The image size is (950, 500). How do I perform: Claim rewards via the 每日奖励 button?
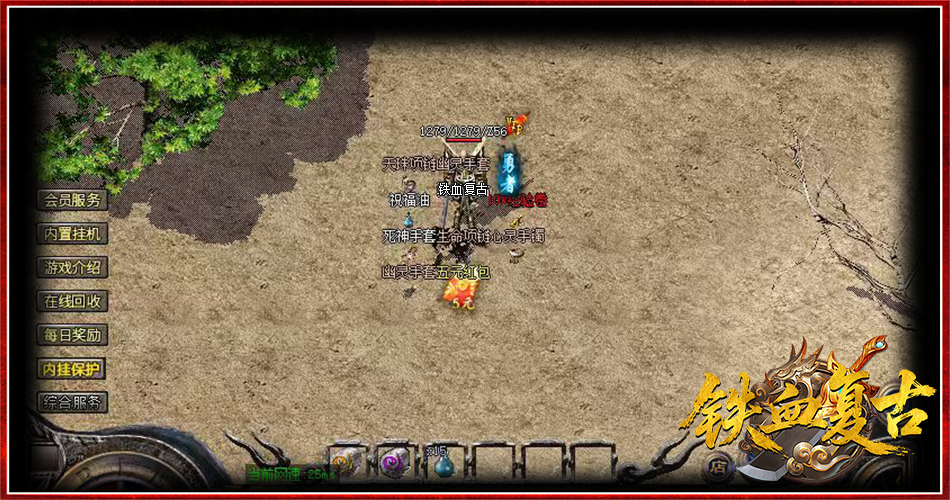coord(72,335)
